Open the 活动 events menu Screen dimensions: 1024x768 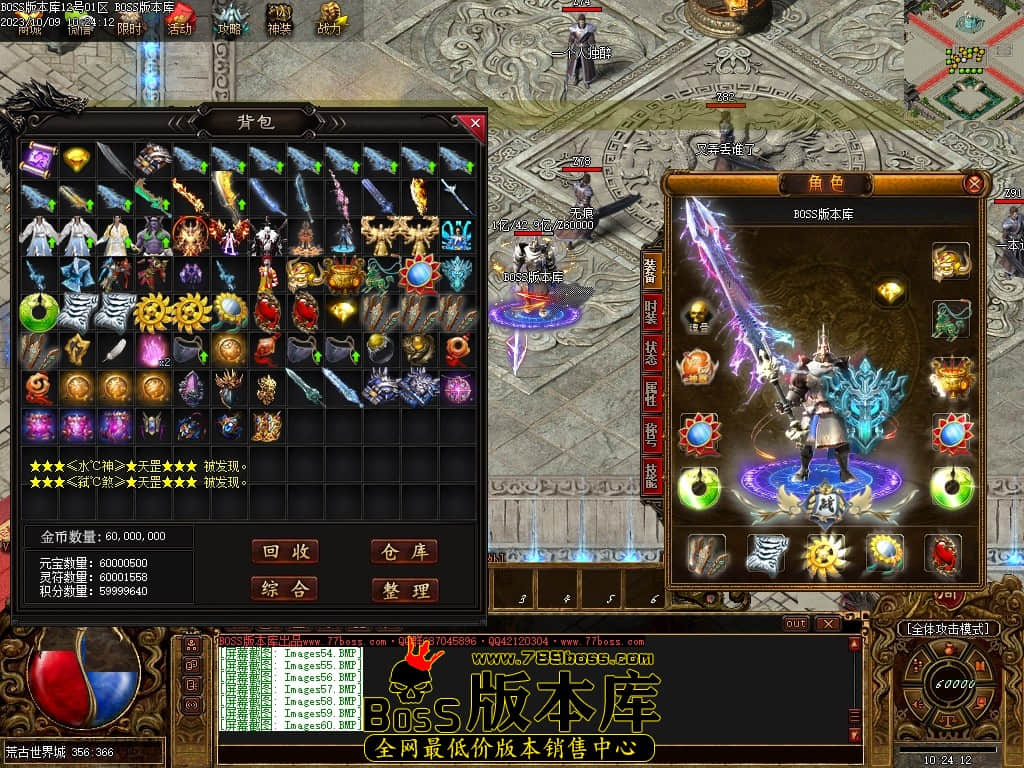point(179,19)
